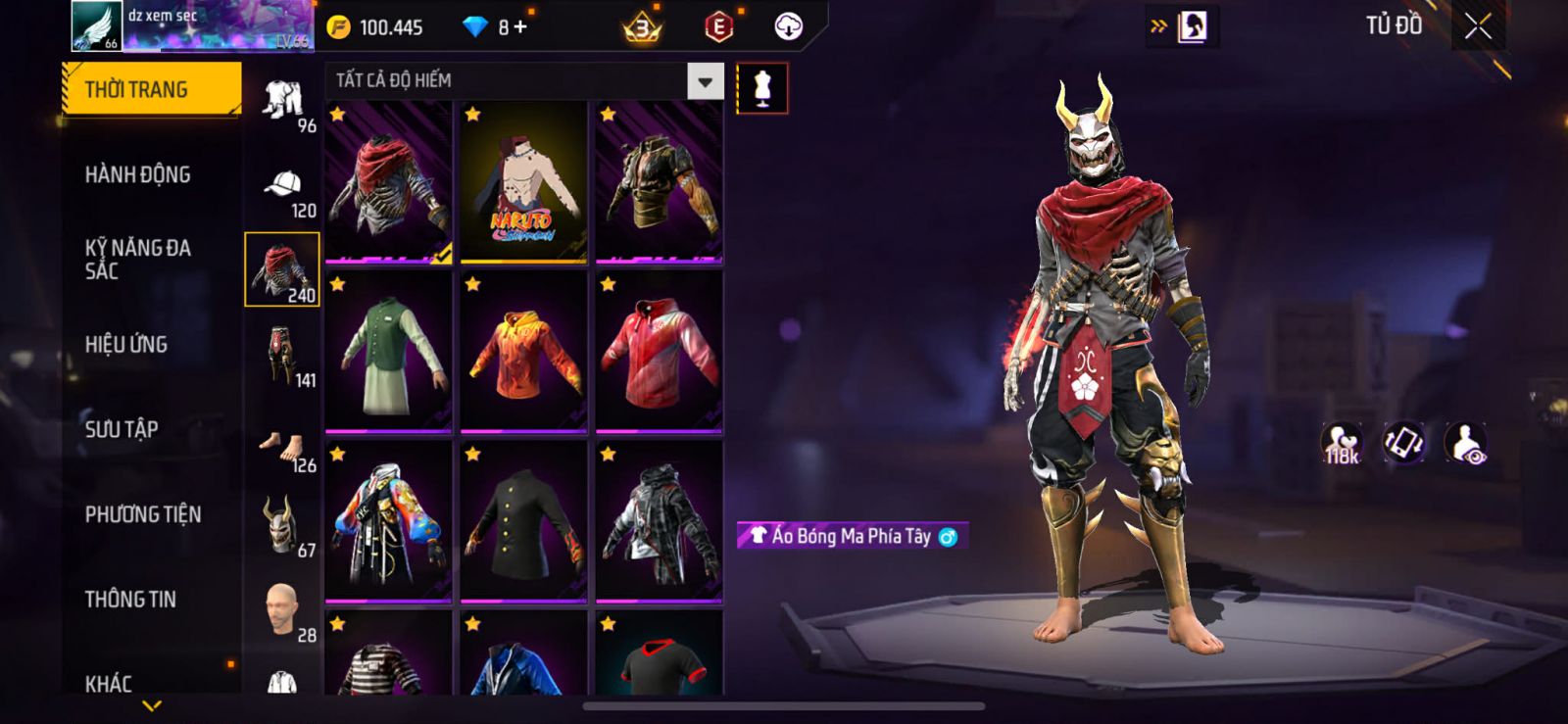Show the THÔNG TIN tab
The width and height of the screenshot is (1568, 724).
tap(130, 600)
